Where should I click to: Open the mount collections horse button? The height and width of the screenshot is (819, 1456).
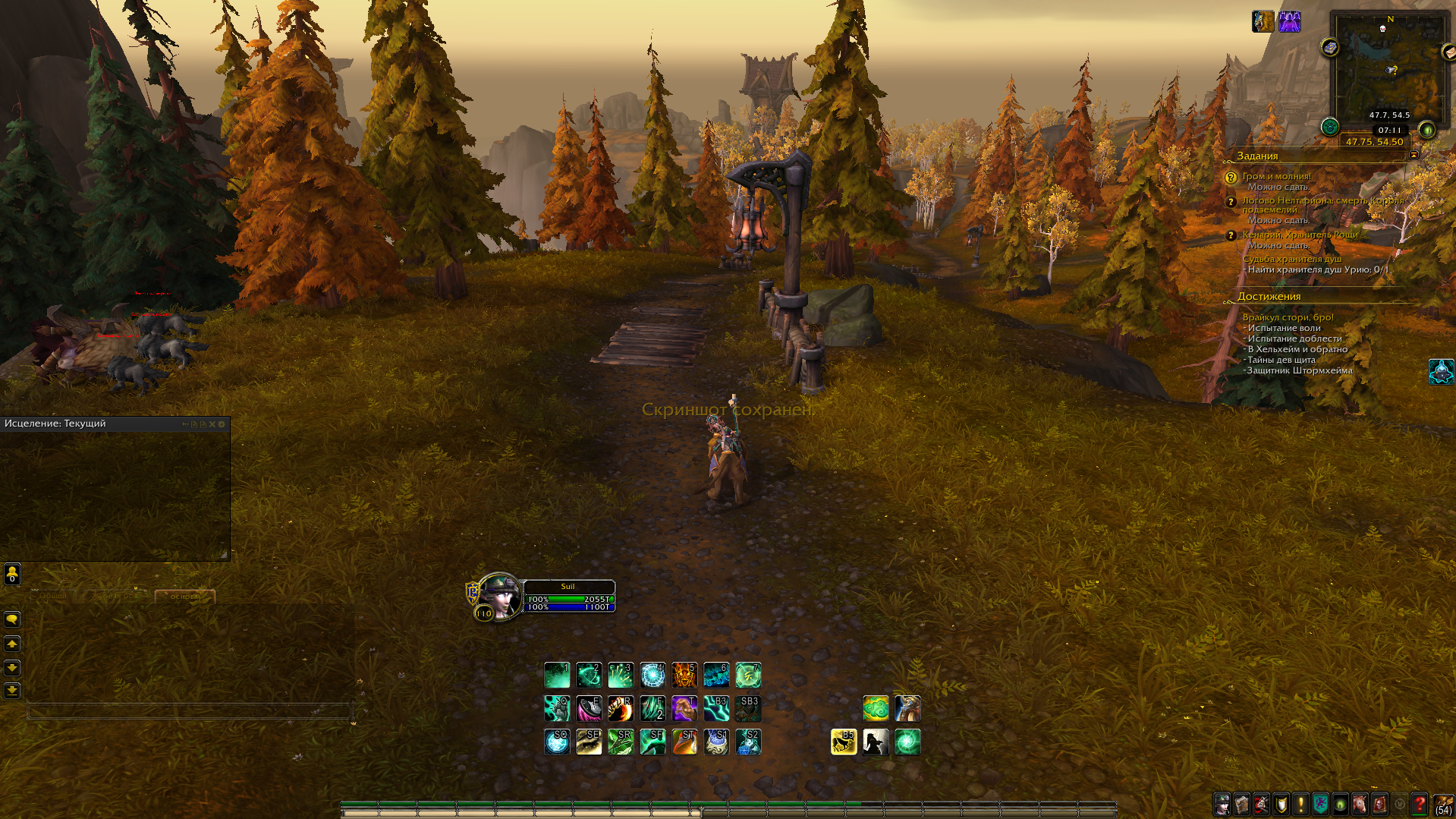pyautogui.click(x=1360, y=804)
